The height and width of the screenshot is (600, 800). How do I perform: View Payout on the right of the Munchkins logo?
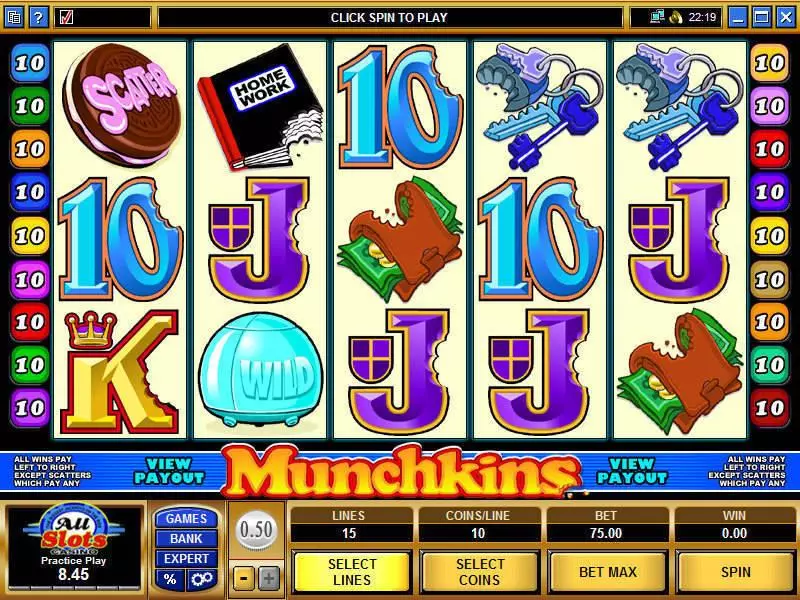click(x=632, y=470)
